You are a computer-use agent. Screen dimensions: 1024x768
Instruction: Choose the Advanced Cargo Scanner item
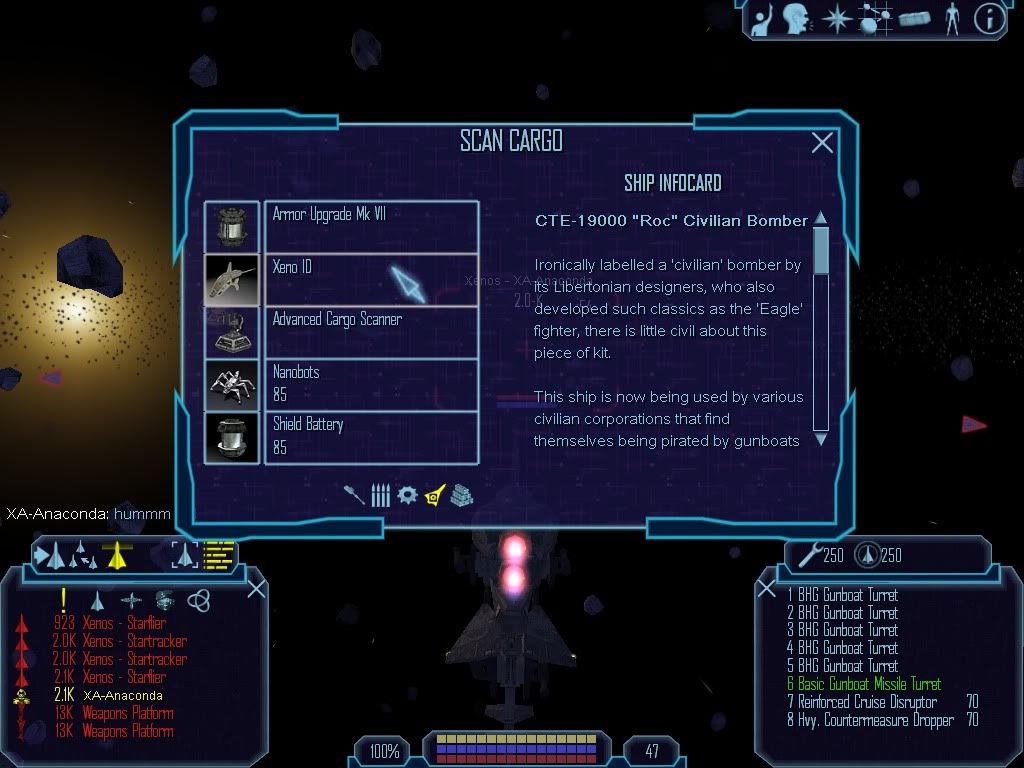[x=370, y=332]
